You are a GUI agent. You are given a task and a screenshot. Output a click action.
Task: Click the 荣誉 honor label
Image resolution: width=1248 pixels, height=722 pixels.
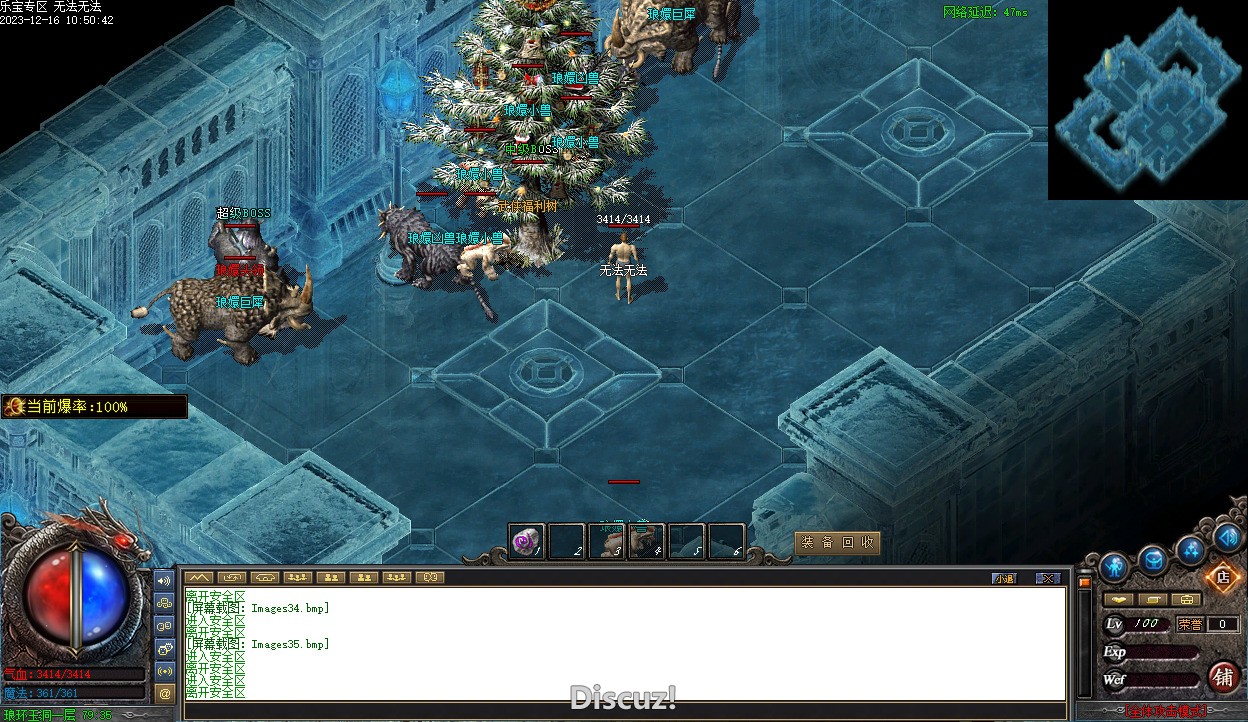click(1190, 624)
